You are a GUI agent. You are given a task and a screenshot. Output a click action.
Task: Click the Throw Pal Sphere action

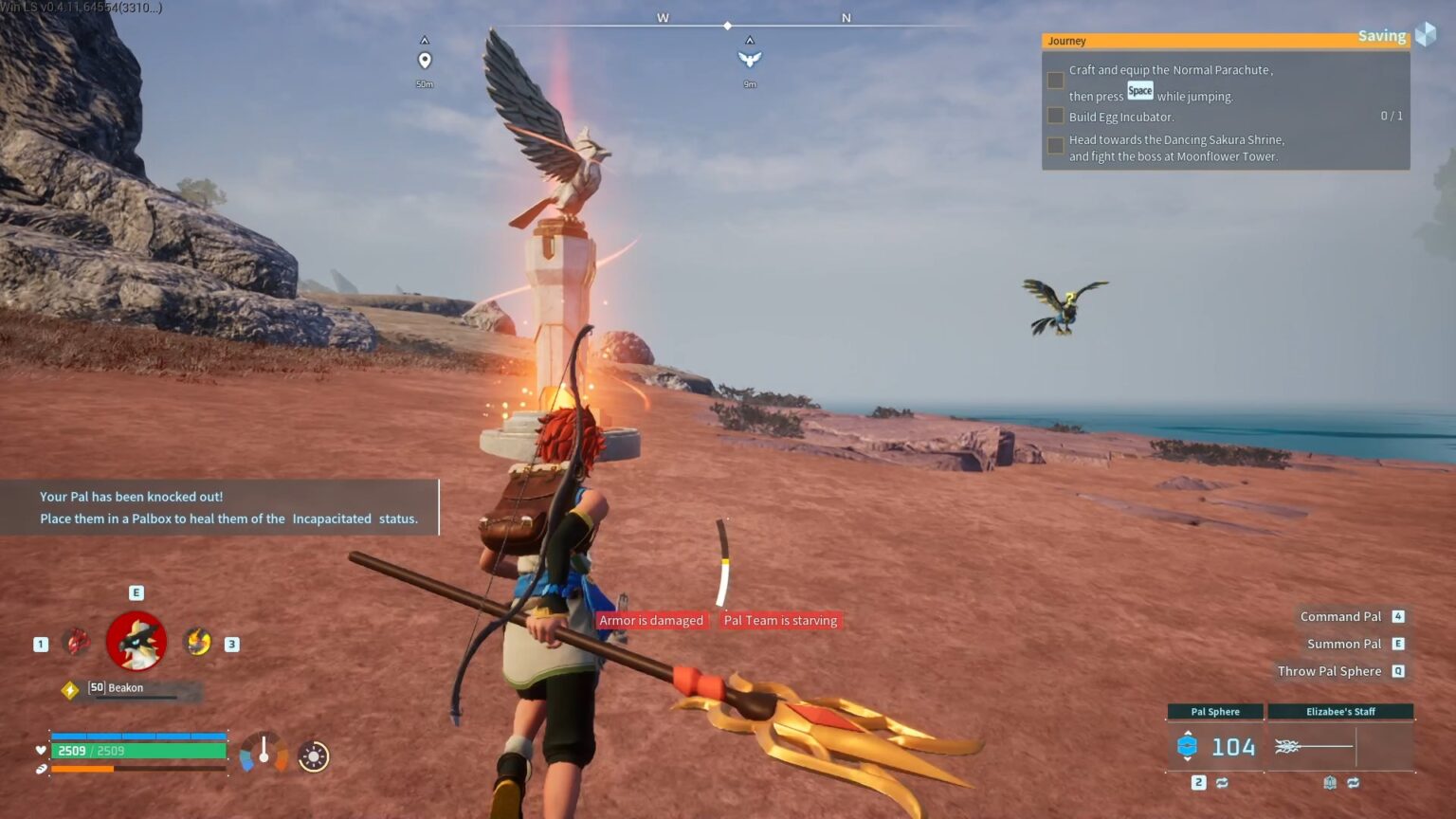(1331, 671)
